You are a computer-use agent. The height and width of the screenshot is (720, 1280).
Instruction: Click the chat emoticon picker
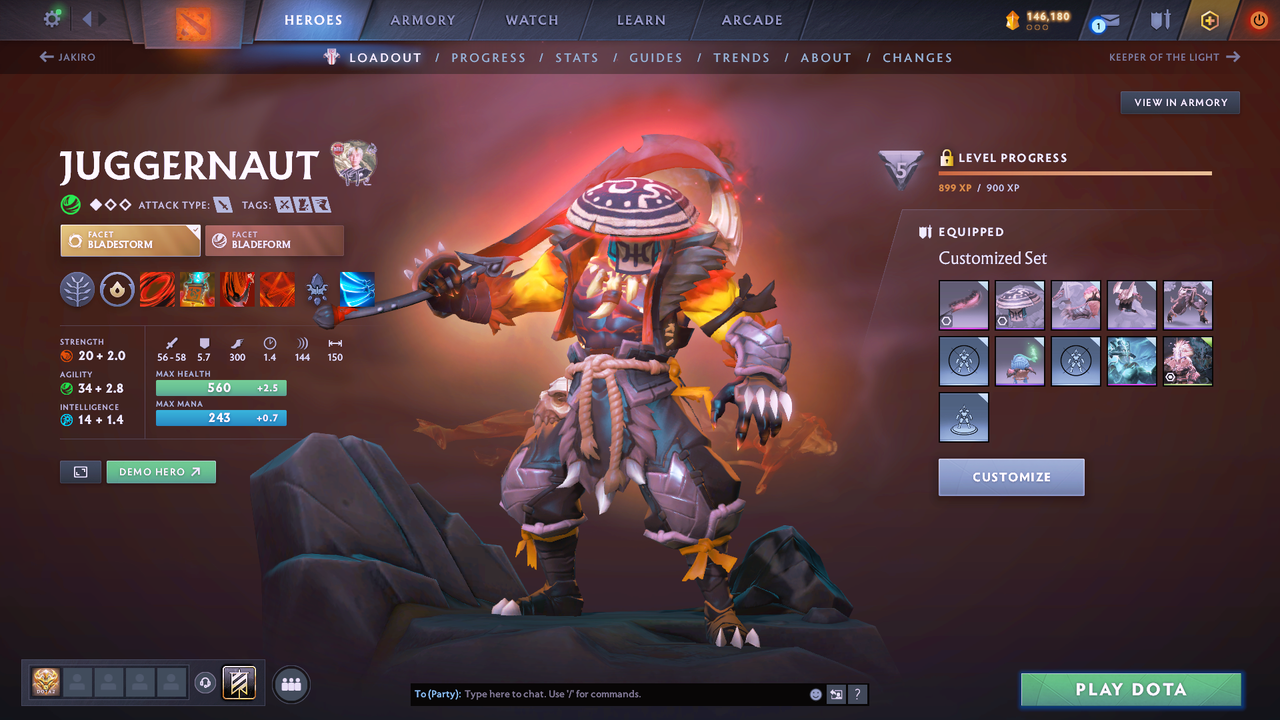814,693
